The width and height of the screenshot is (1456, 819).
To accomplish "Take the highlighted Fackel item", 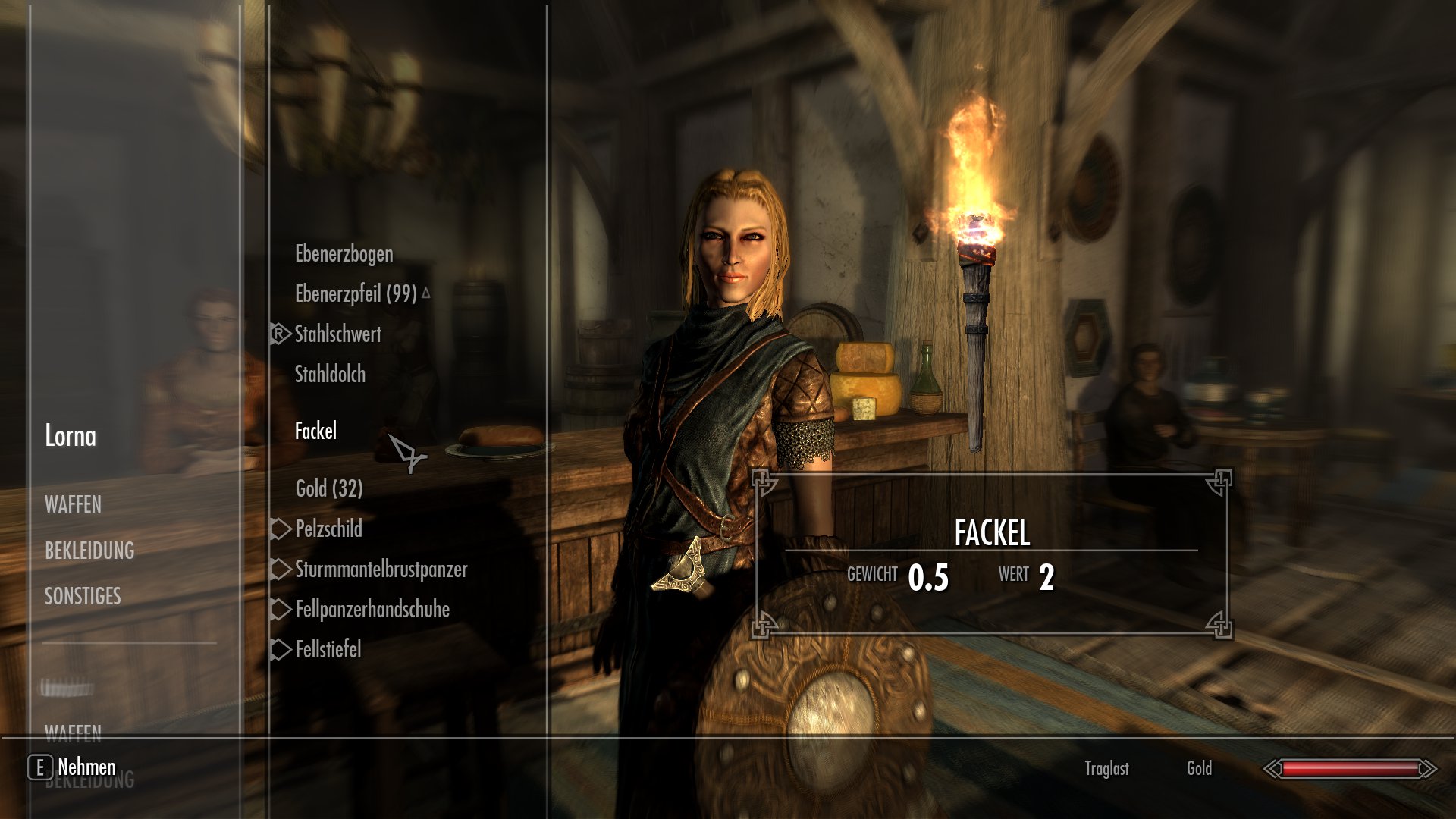I will (315, 431).
